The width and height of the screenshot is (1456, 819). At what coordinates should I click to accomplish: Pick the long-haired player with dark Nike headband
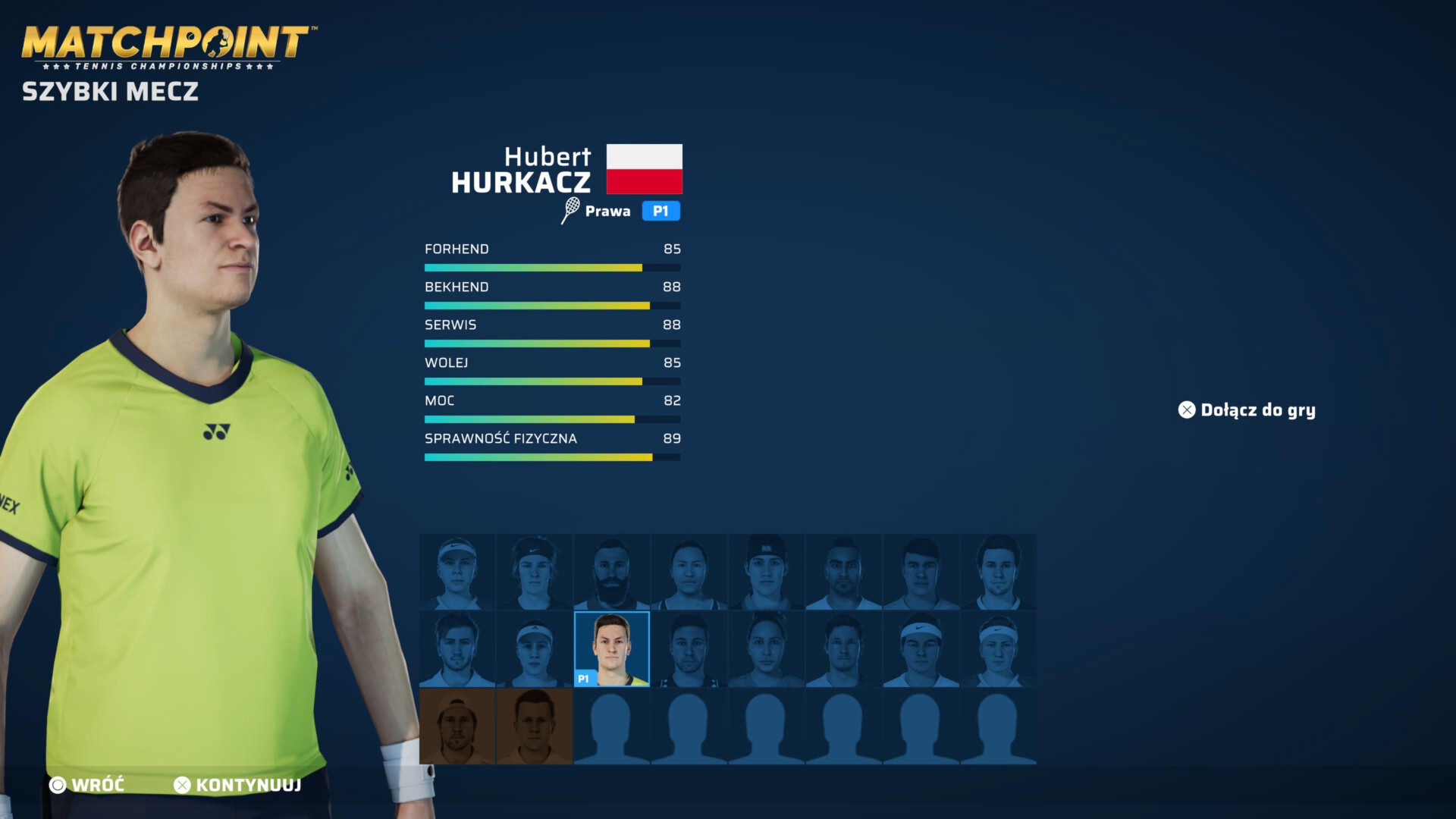coord(535,573)
